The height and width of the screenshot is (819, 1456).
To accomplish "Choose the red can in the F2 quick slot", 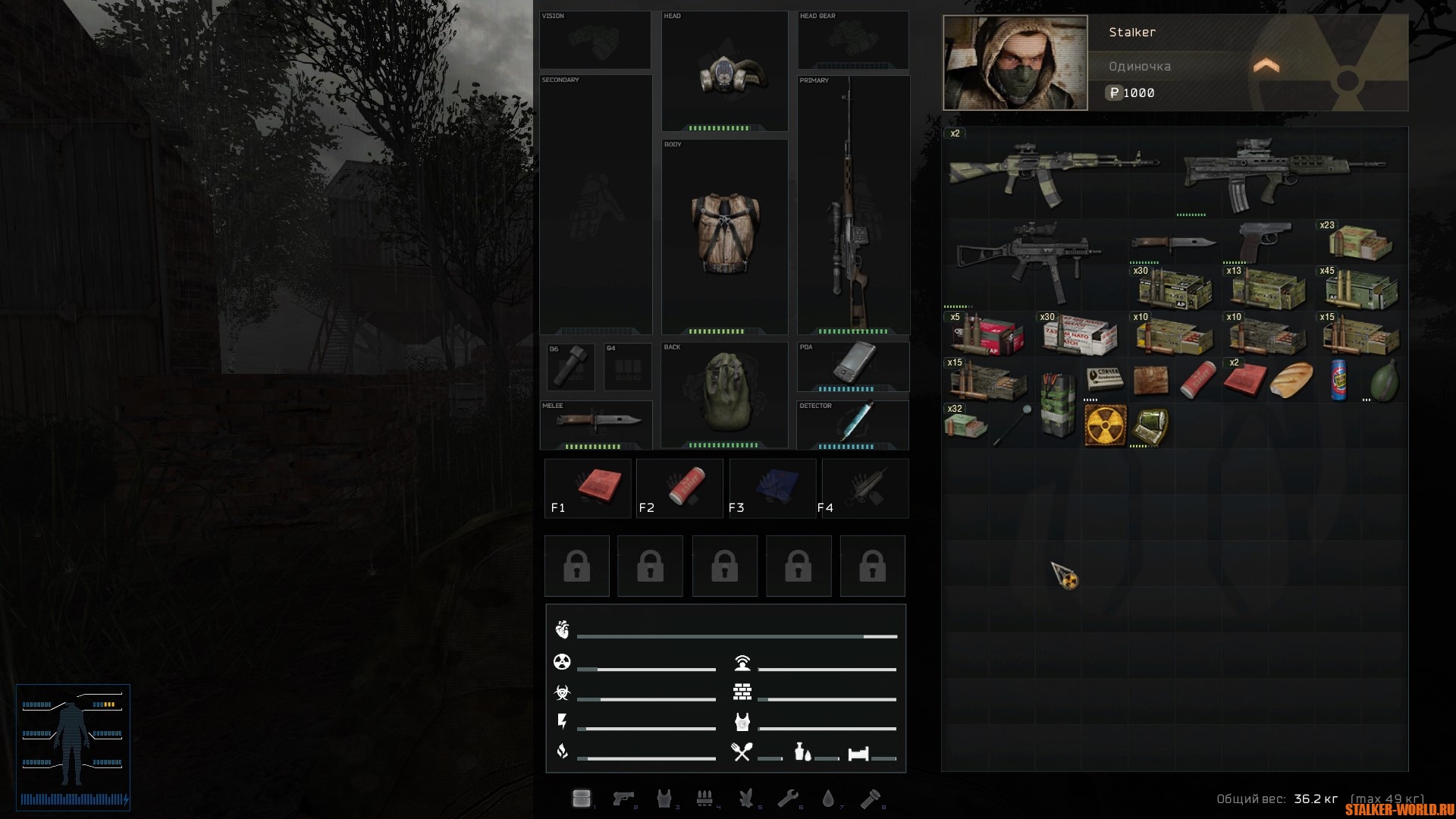I will (x=681, y=488).
